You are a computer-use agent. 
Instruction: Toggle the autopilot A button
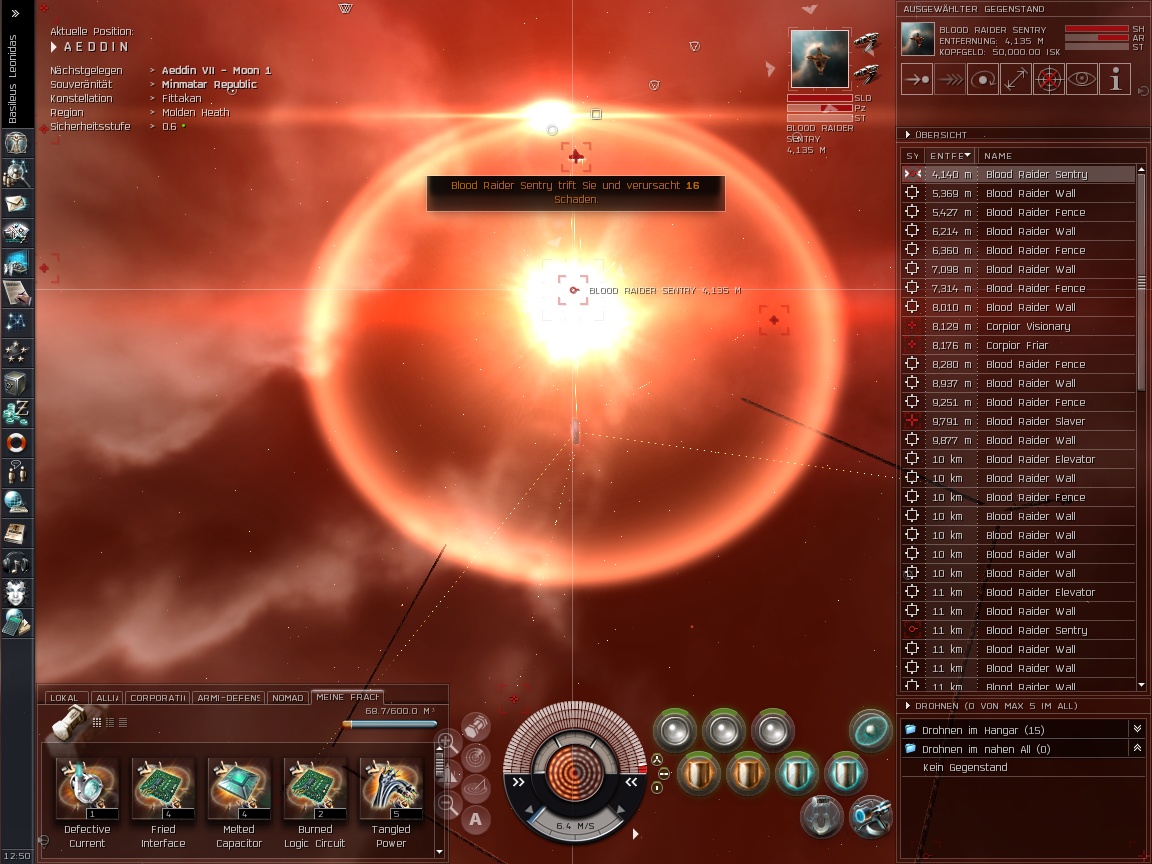point(476,820)
